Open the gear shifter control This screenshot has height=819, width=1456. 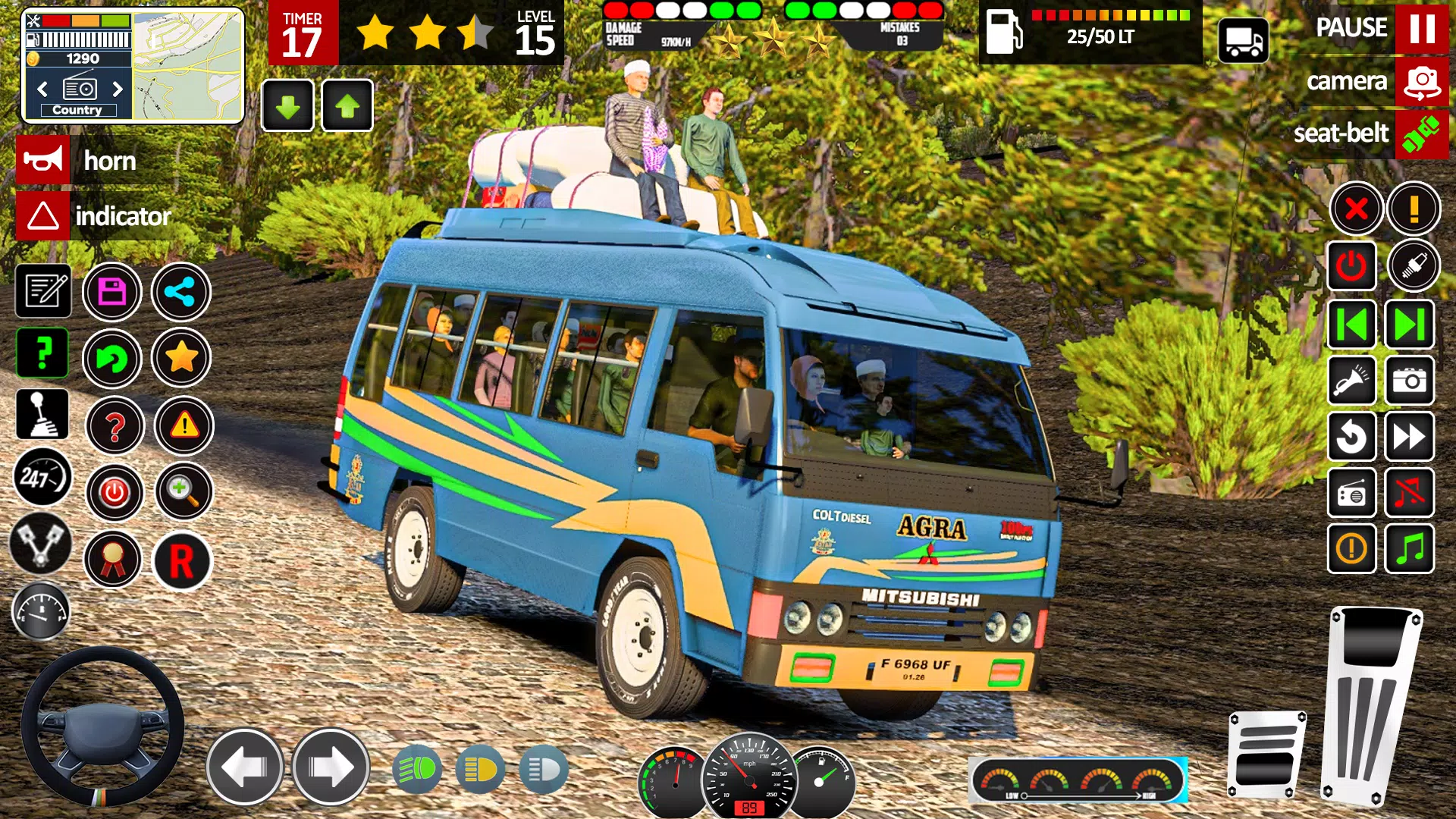click(43, 414)
